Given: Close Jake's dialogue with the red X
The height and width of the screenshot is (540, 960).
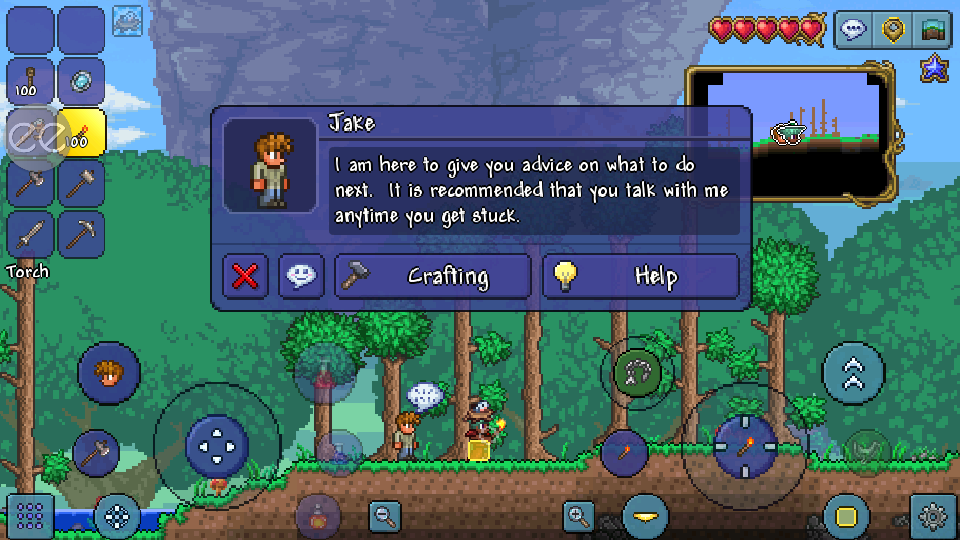Looking at the screenshot, I should pyautogui.click(x=245, y=277).
